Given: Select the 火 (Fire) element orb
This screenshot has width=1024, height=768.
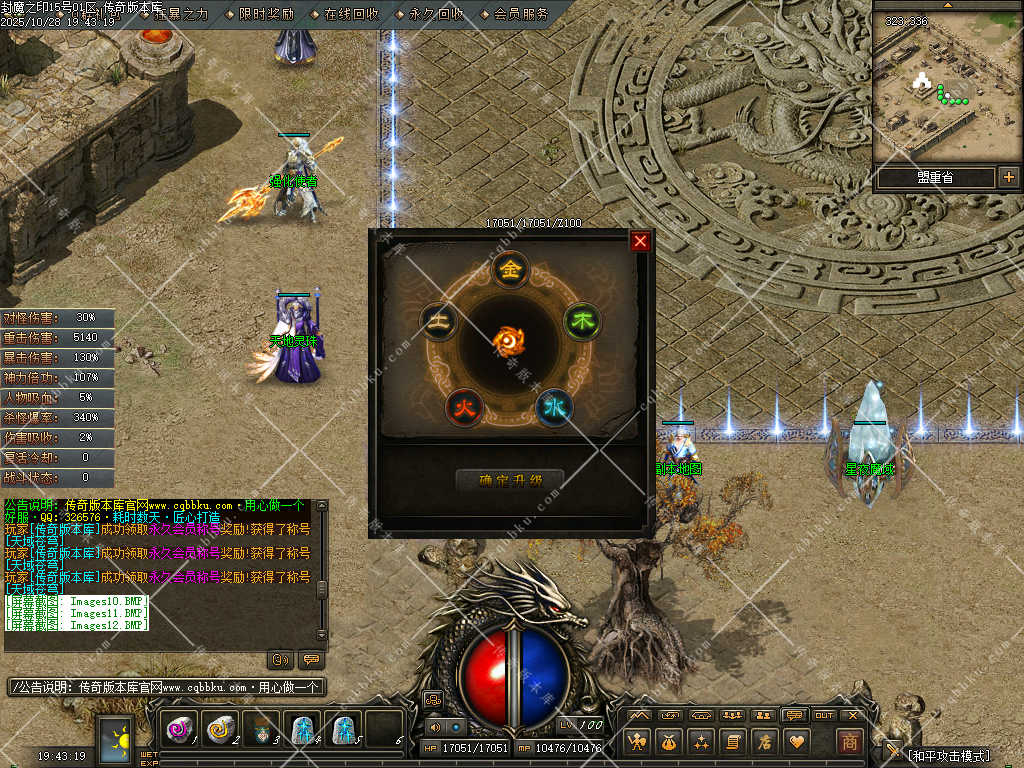Looking at the screenshot, I should pos(464,406).
